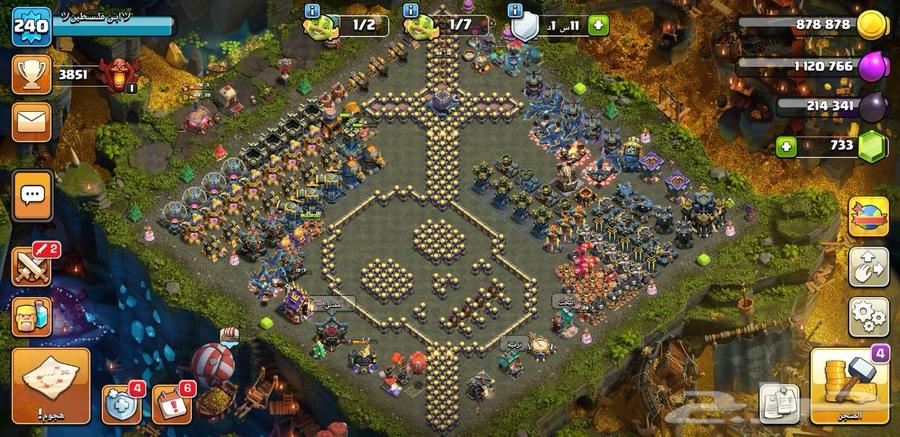Open the blue shield button with badge 4
The height and width of the screenshot is (437, 900).
121,402
